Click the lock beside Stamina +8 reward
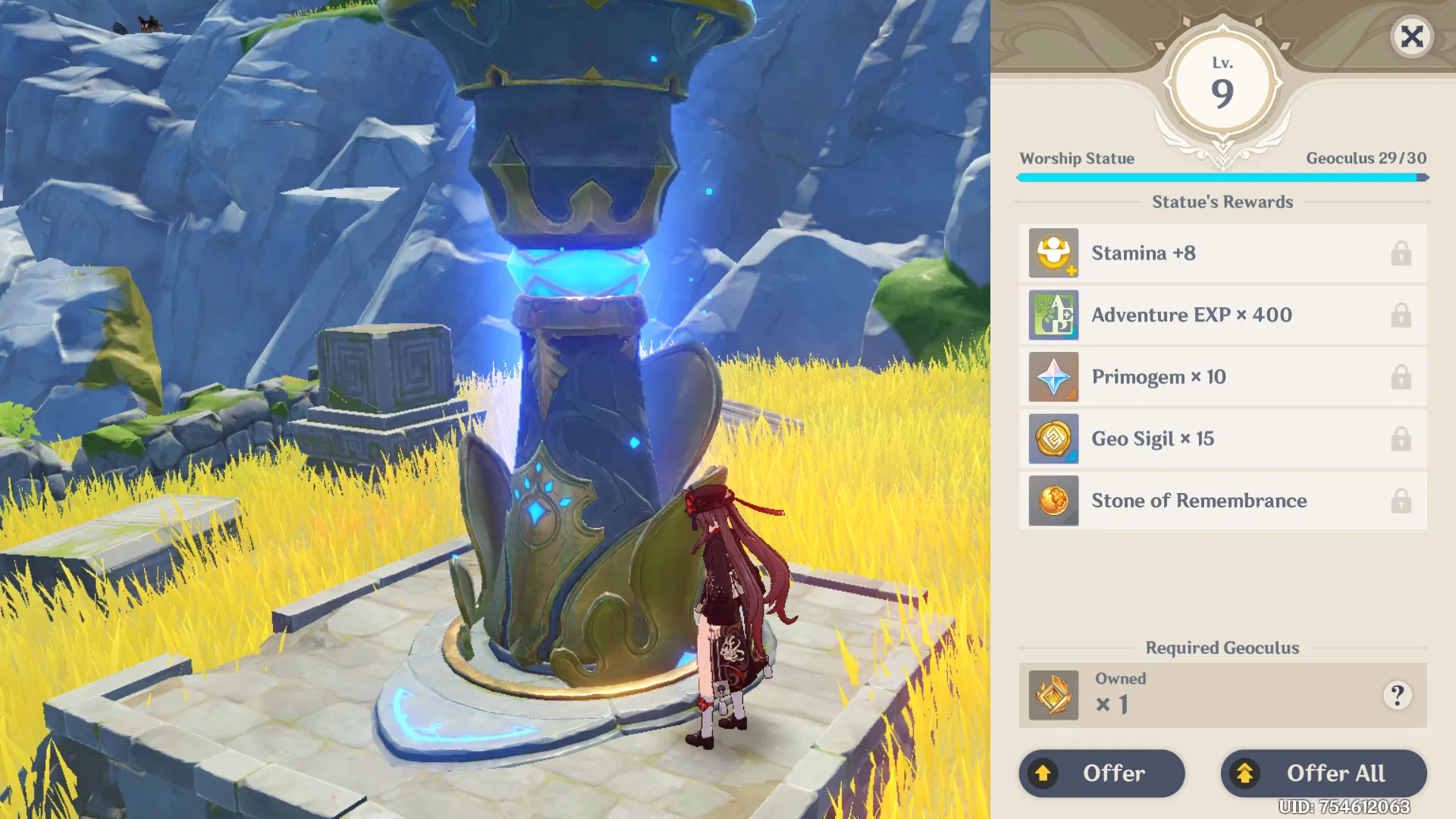1456x819 pixels. pyautogui.click(x=1401, y=253)
